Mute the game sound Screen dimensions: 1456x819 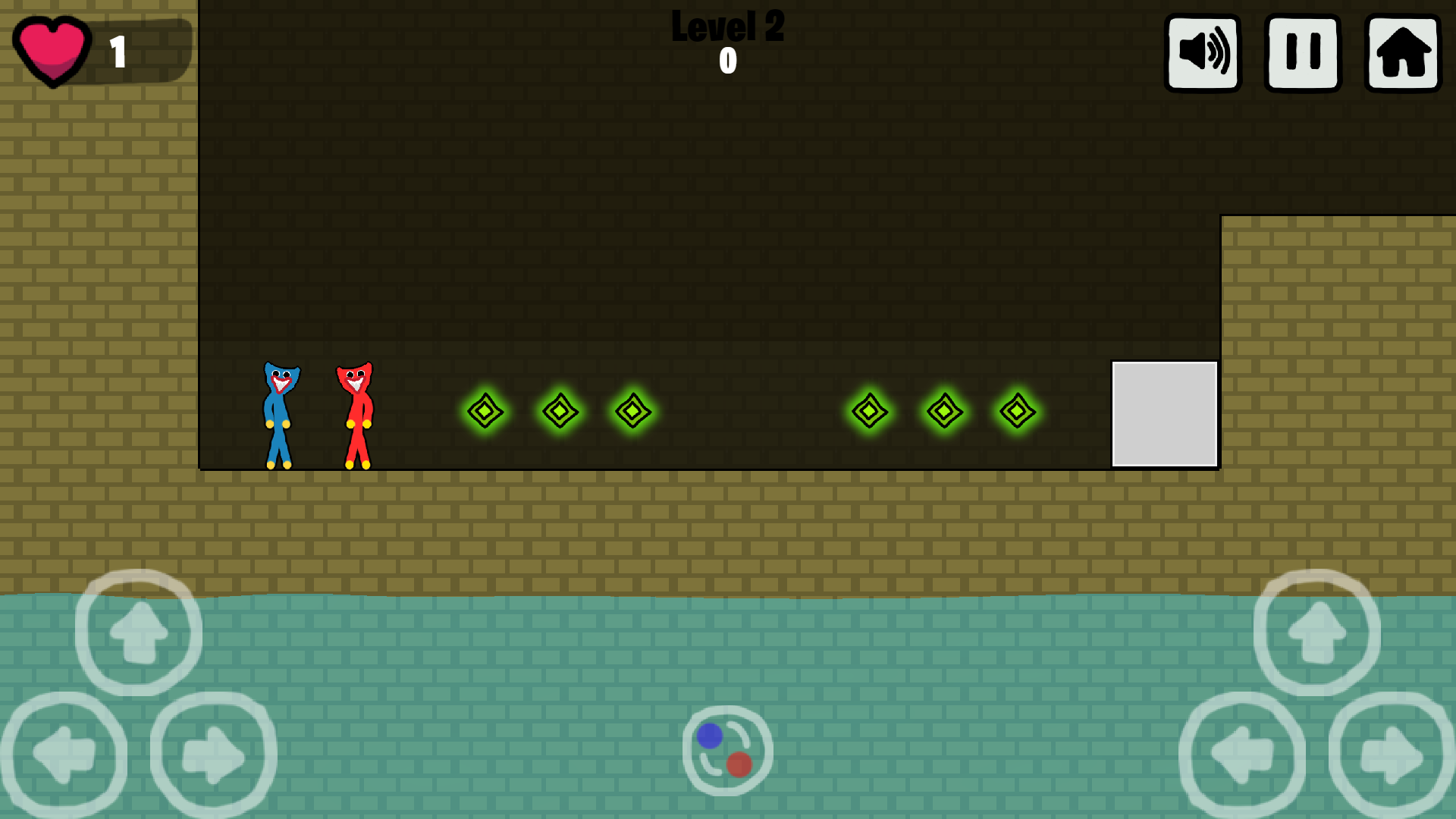click(1202, 52)
